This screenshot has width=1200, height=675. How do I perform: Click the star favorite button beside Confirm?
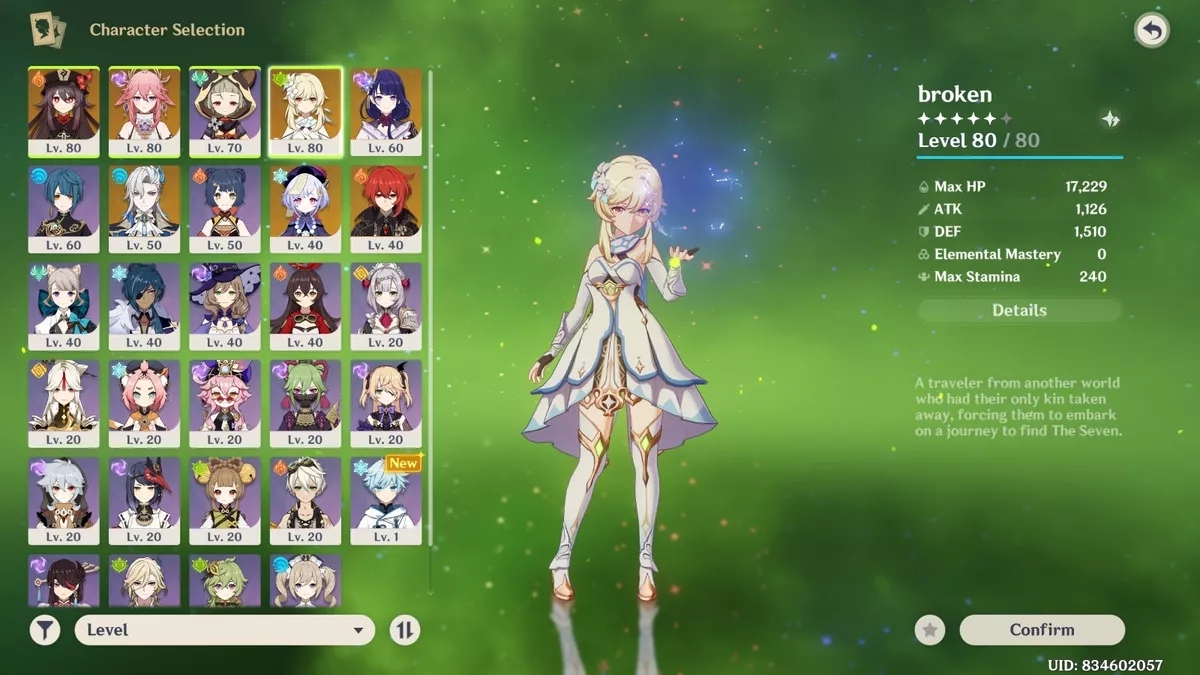(930, 630)
